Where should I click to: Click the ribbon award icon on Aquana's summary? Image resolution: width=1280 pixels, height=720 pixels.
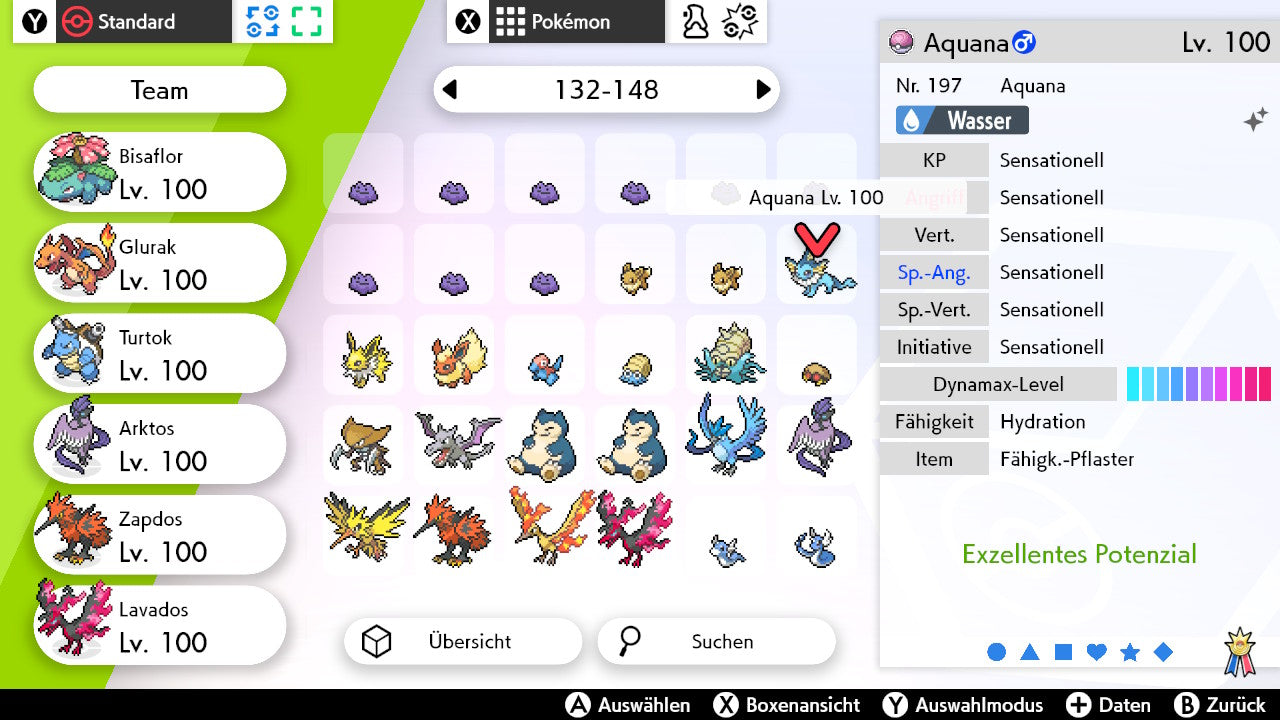1241,650
